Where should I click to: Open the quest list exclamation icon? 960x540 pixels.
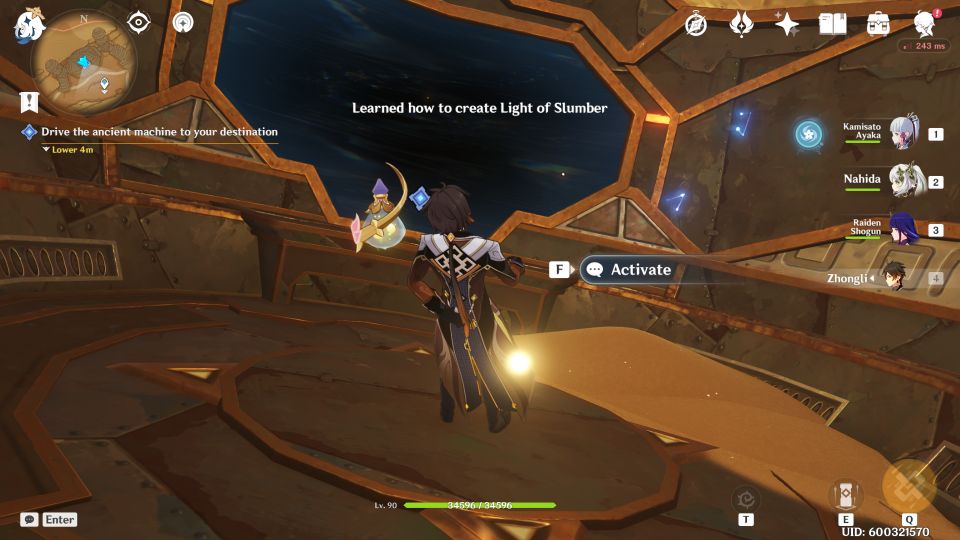coord(29,101)
